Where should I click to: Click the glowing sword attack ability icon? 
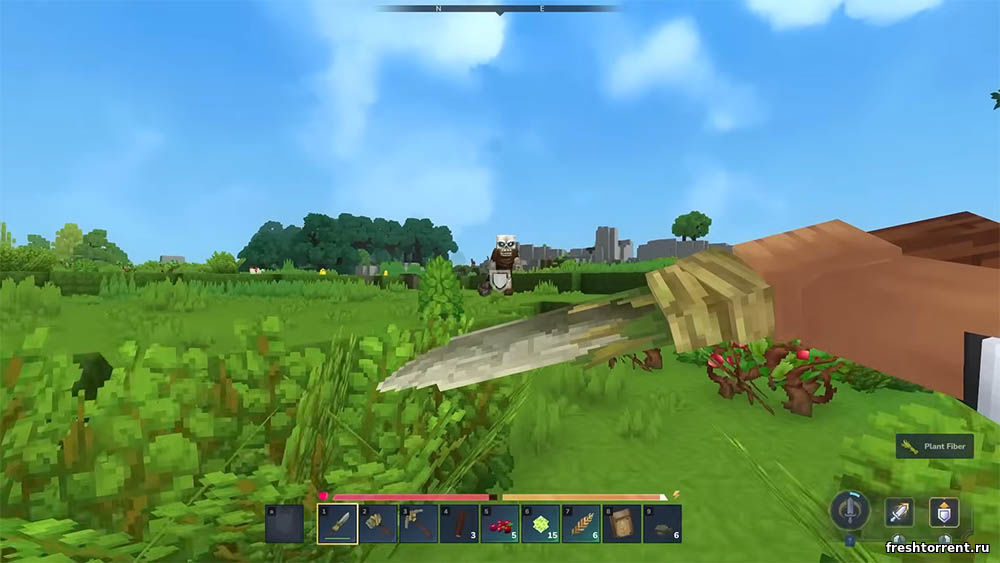(898, 512)
